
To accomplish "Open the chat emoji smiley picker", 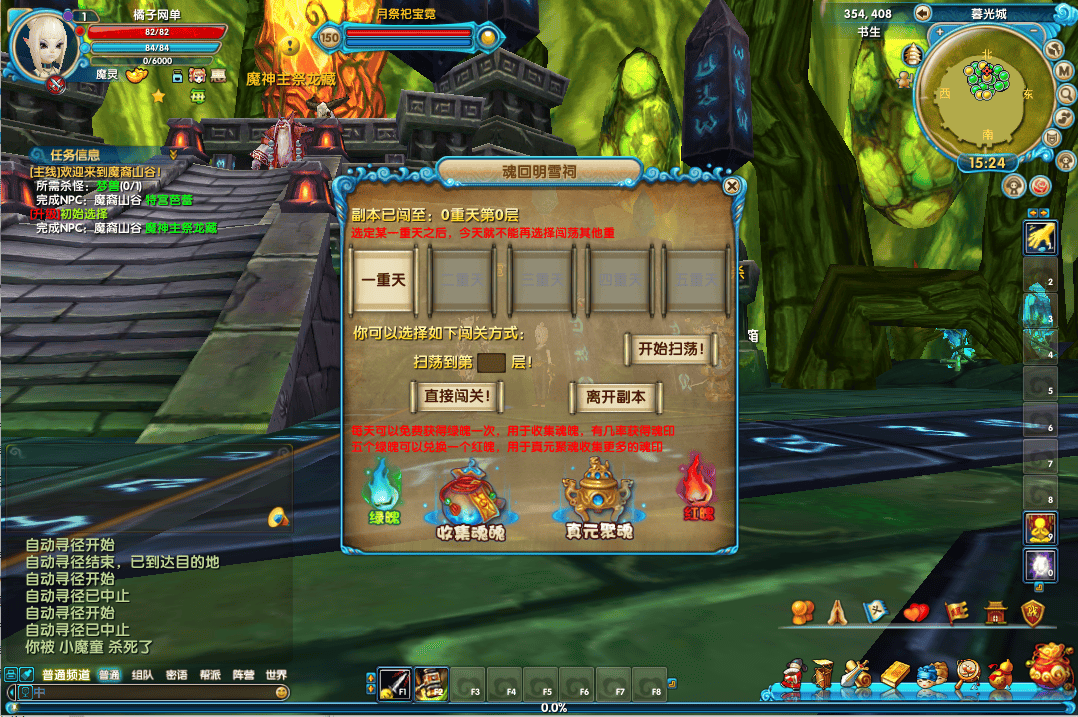I will [282, 692].
